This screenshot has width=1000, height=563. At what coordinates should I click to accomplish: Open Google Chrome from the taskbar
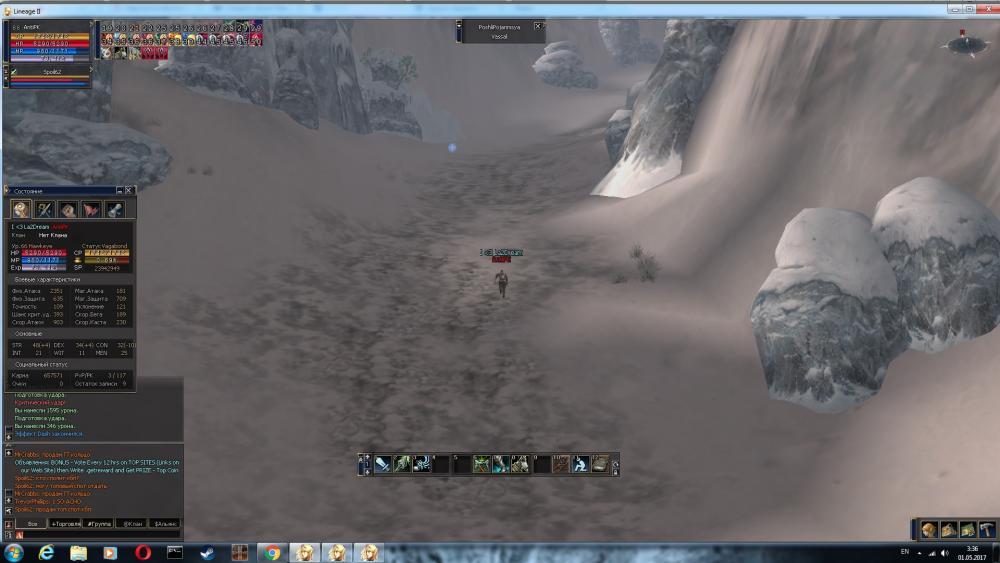coord(270,552)
